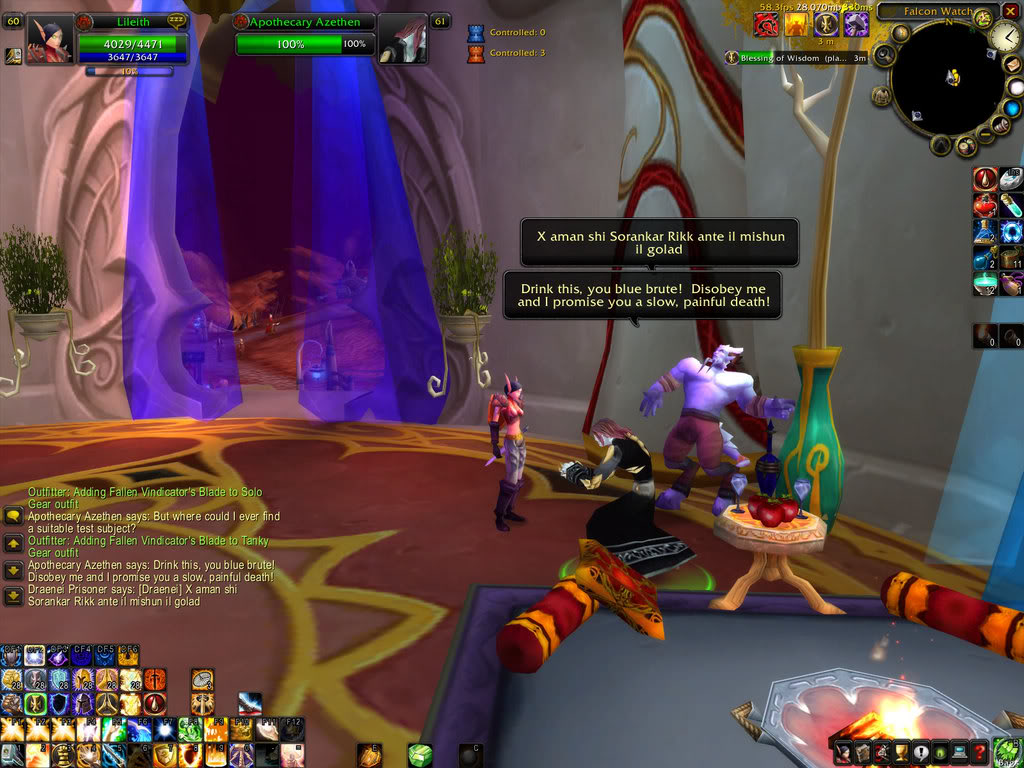Click Lileith's player portrait
The image size is (1024, 768).
pyautogui.click(x=47, y=40)
